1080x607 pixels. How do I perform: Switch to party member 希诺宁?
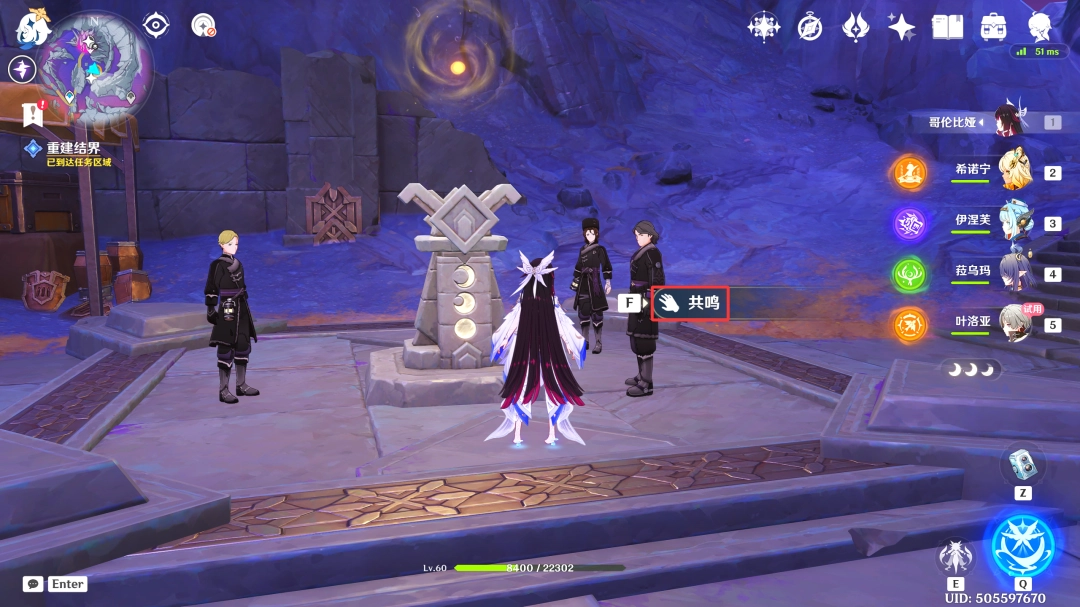tap(1015, 171)
